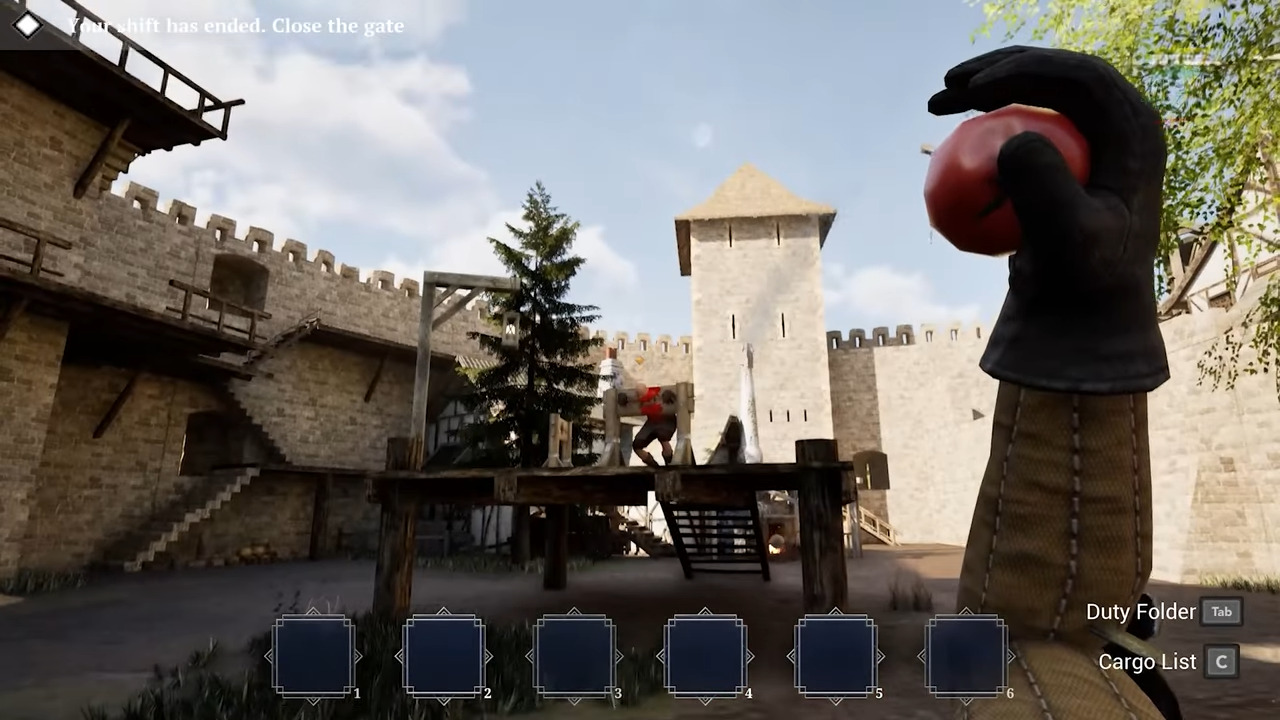This screenshot has width=1280, height=720.
Task: Click the Duty Folder label text
Action: pyautogui.click(x=1141, y=611)
